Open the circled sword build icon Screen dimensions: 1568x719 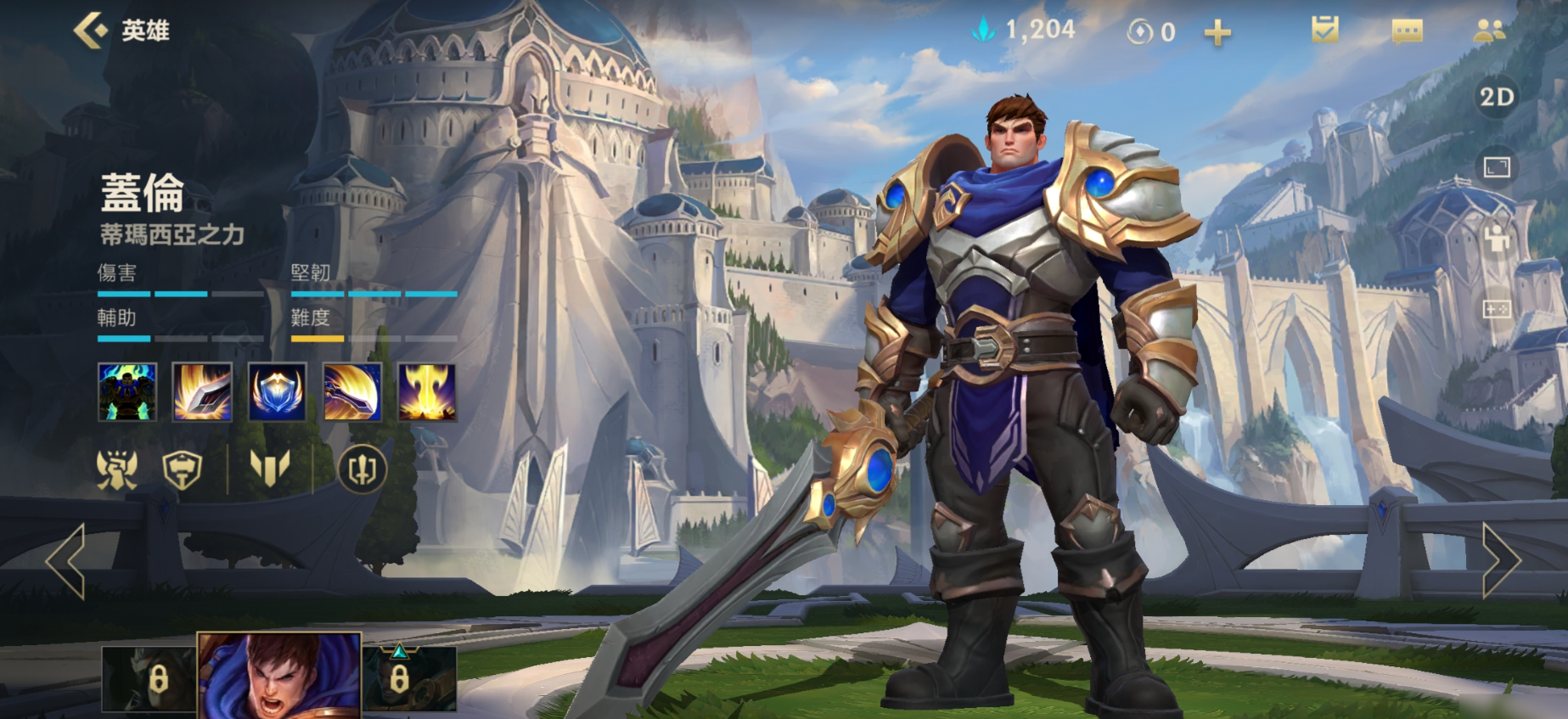(362, 469)
